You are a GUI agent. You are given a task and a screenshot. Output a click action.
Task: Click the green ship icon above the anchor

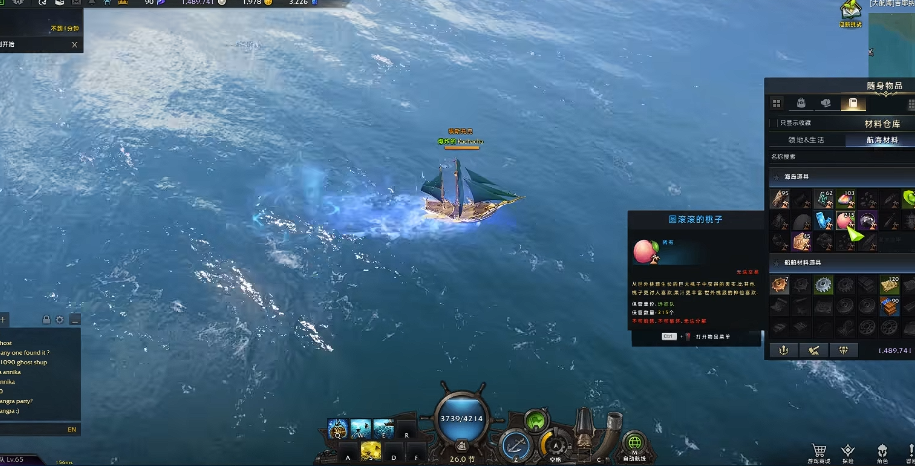point(538,421)
